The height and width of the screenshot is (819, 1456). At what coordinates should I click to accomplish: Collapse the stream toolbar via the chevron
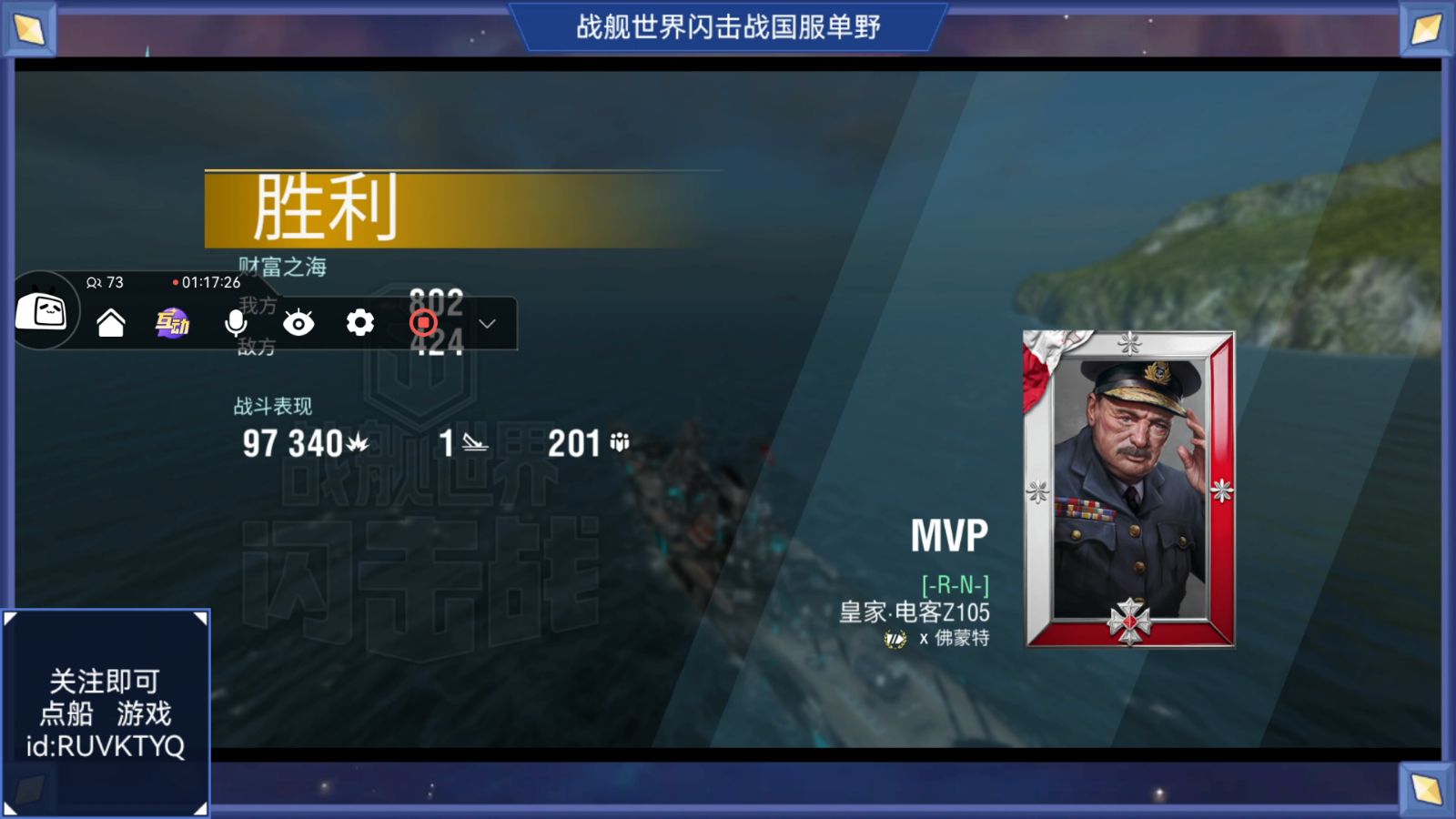pos(487,323)
